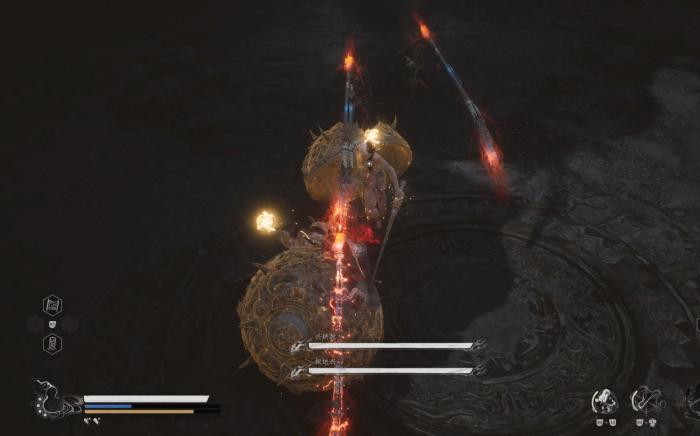Select the upper hexagonal spell icon

[52, 305]
